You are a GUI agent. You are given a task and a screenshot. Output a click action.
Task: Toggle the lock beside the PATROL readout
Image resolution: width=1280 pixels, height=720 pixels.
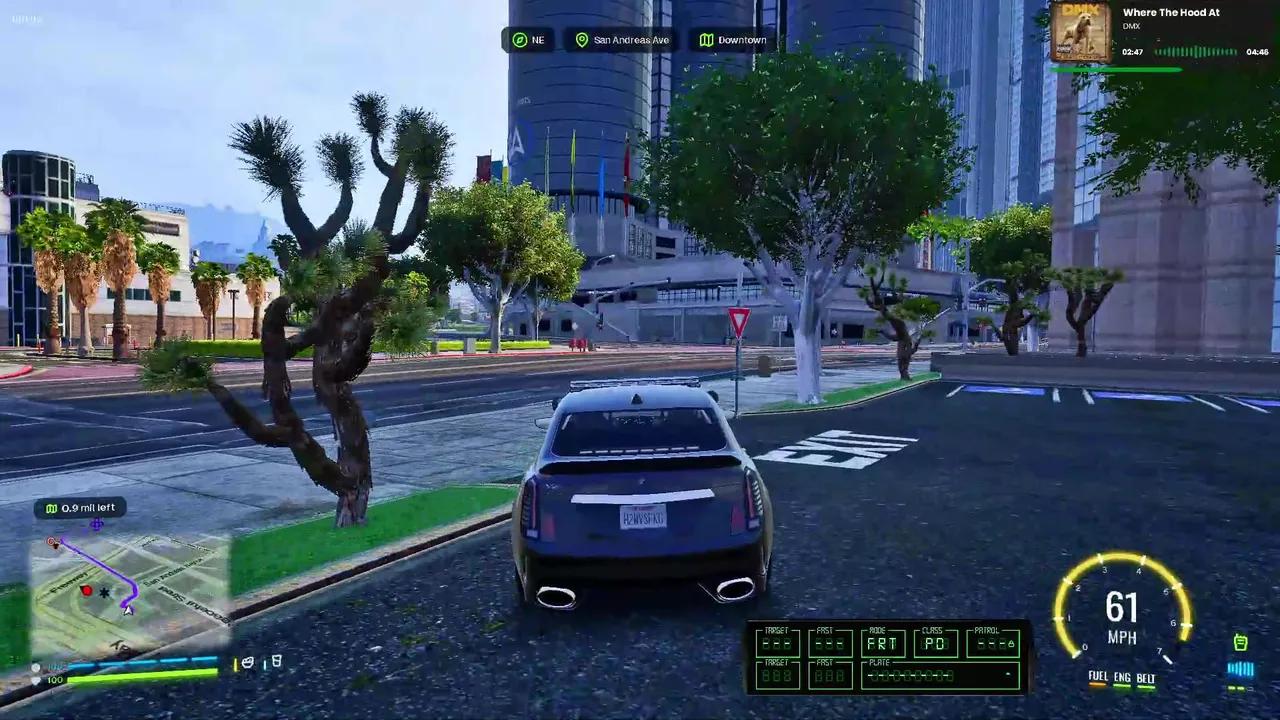point(1011,645)
